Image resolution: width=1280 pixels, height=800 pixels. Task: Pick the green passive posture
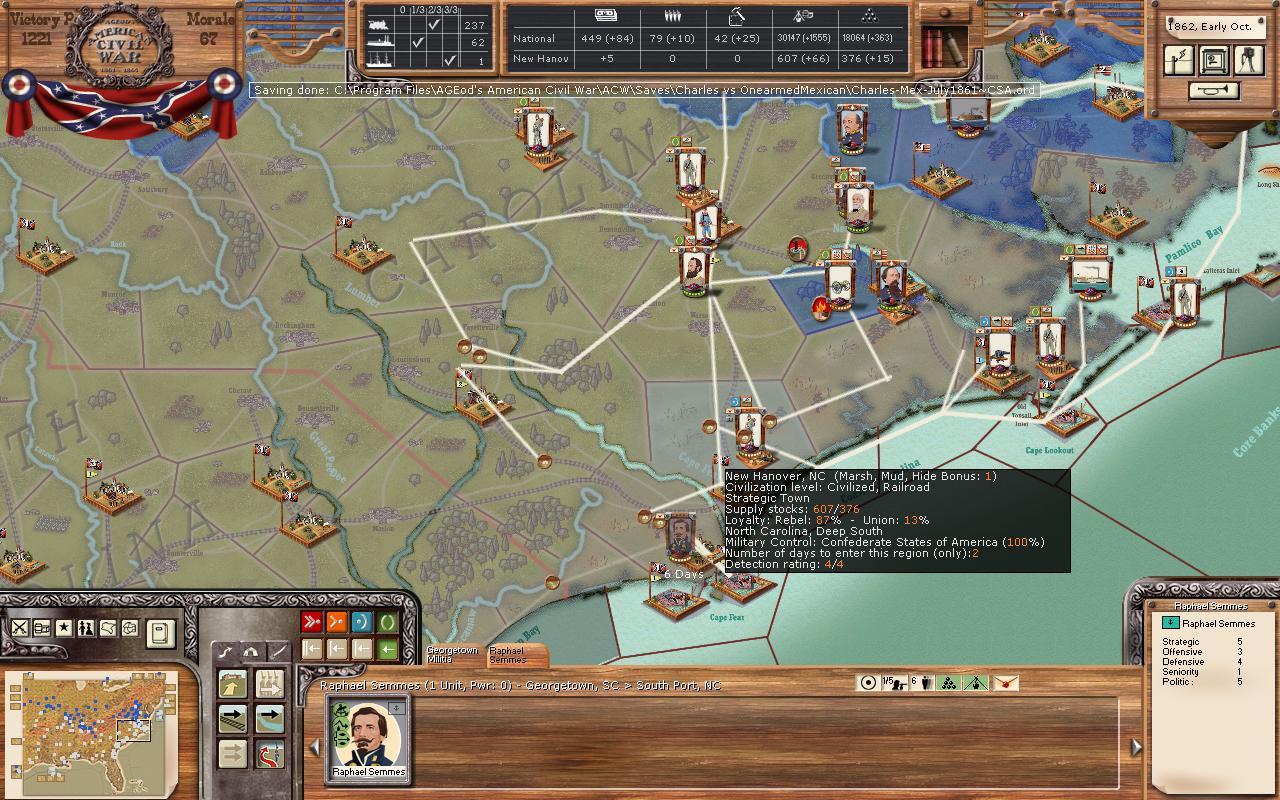[x=388, y=622]
